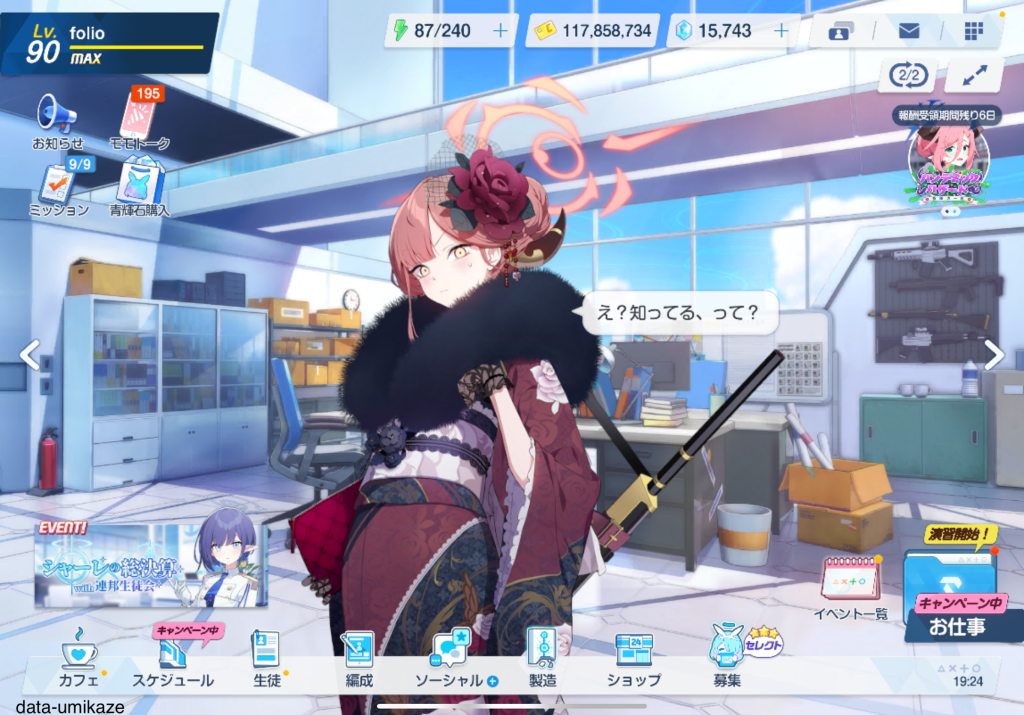Show next lobby character with right arrow
The height and width of the screenshot is (715, 1024).
(x=993, y=354)
